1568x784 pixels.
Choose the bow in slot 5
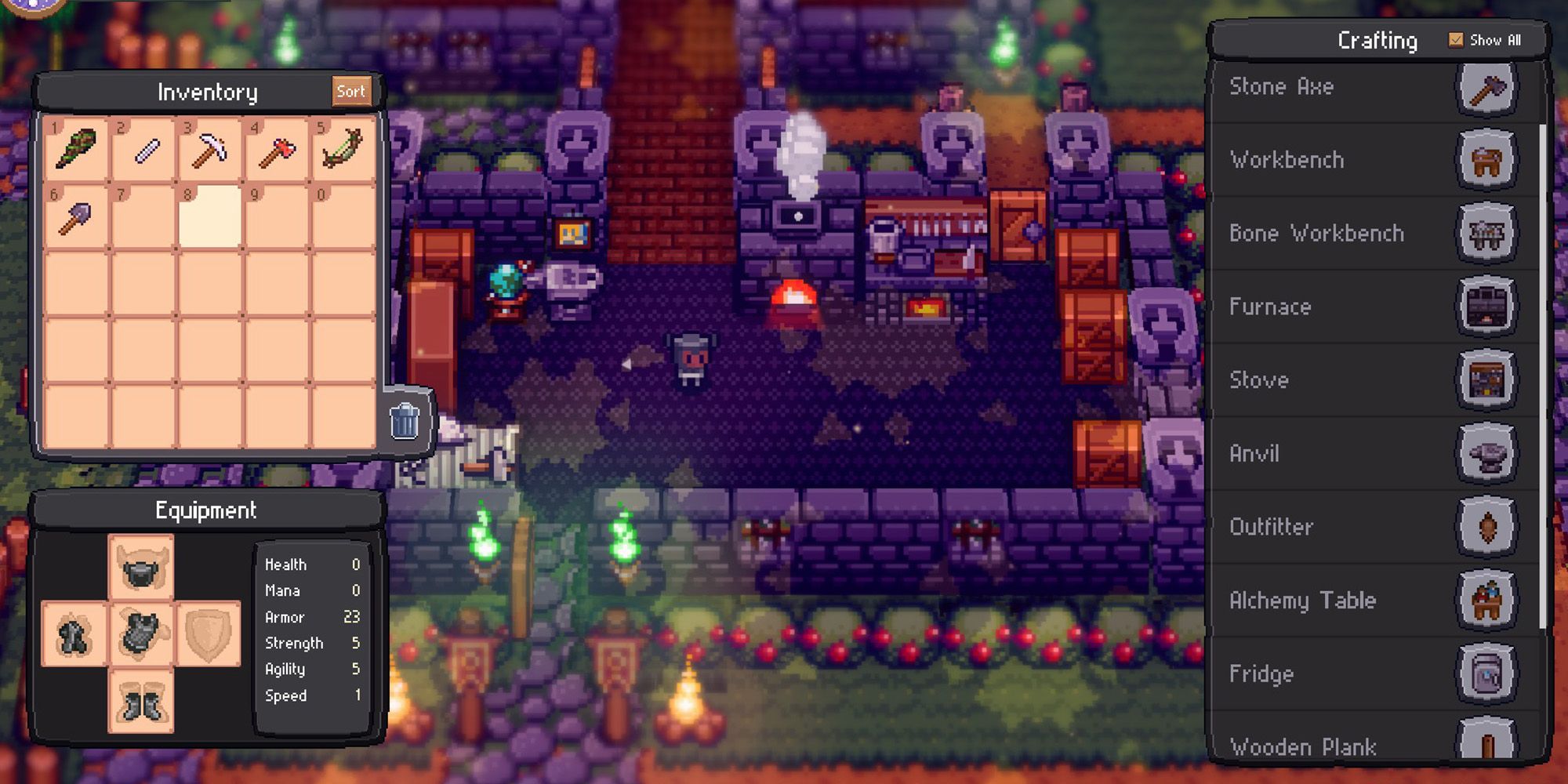(x=343, y=149)
